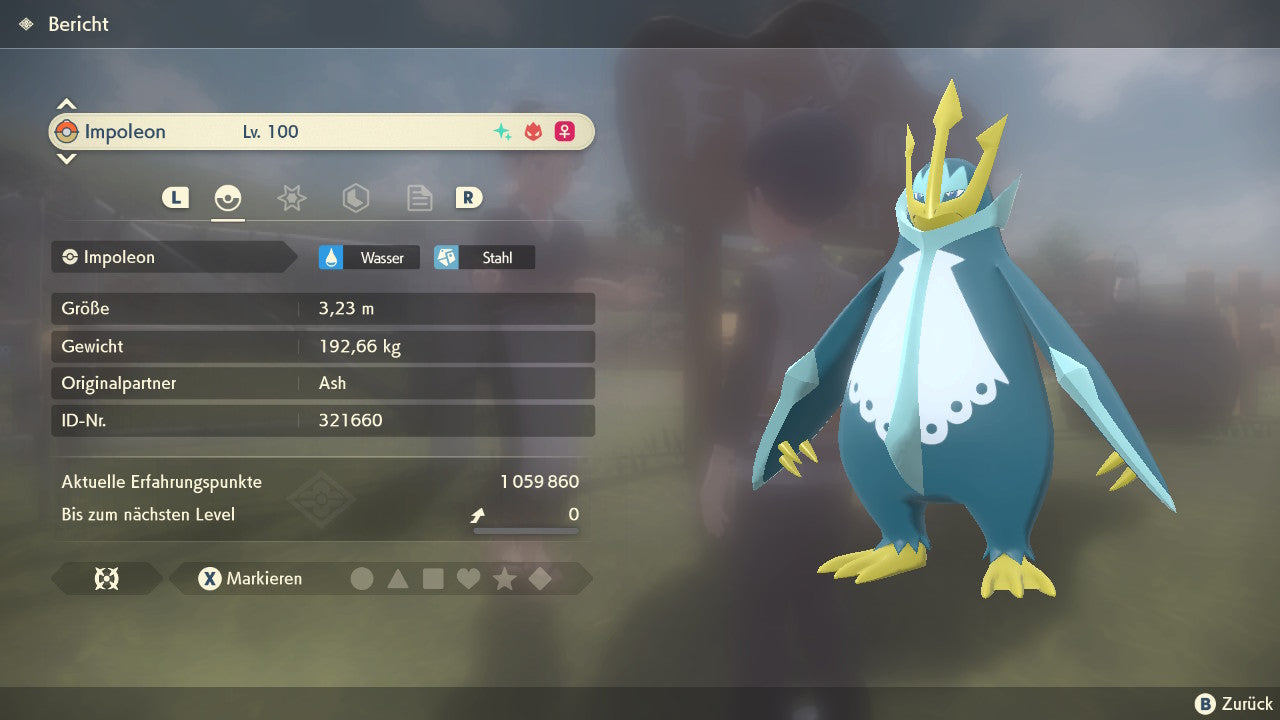Open the hexagon shield tab

(355, 198)
